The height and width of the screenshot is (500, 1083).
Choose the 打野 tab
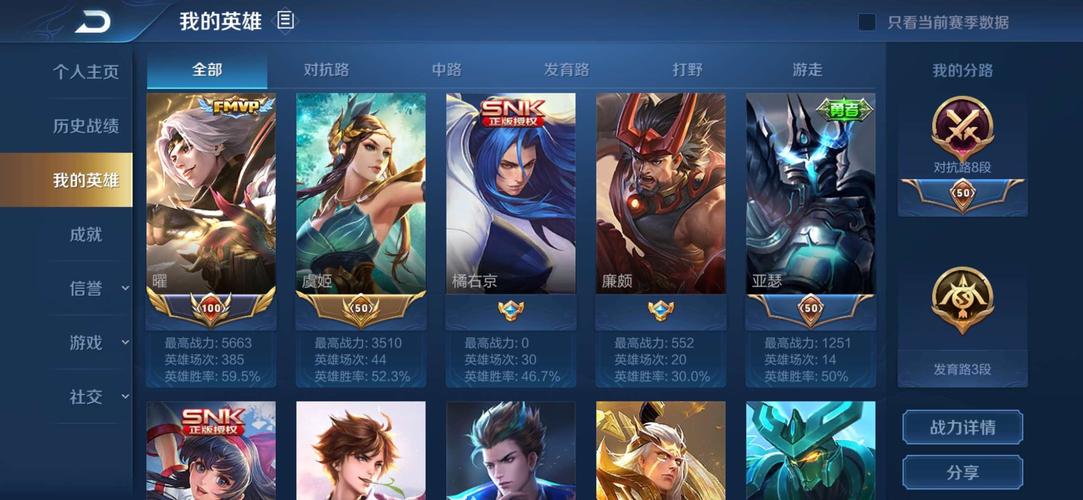pos(687,69)
